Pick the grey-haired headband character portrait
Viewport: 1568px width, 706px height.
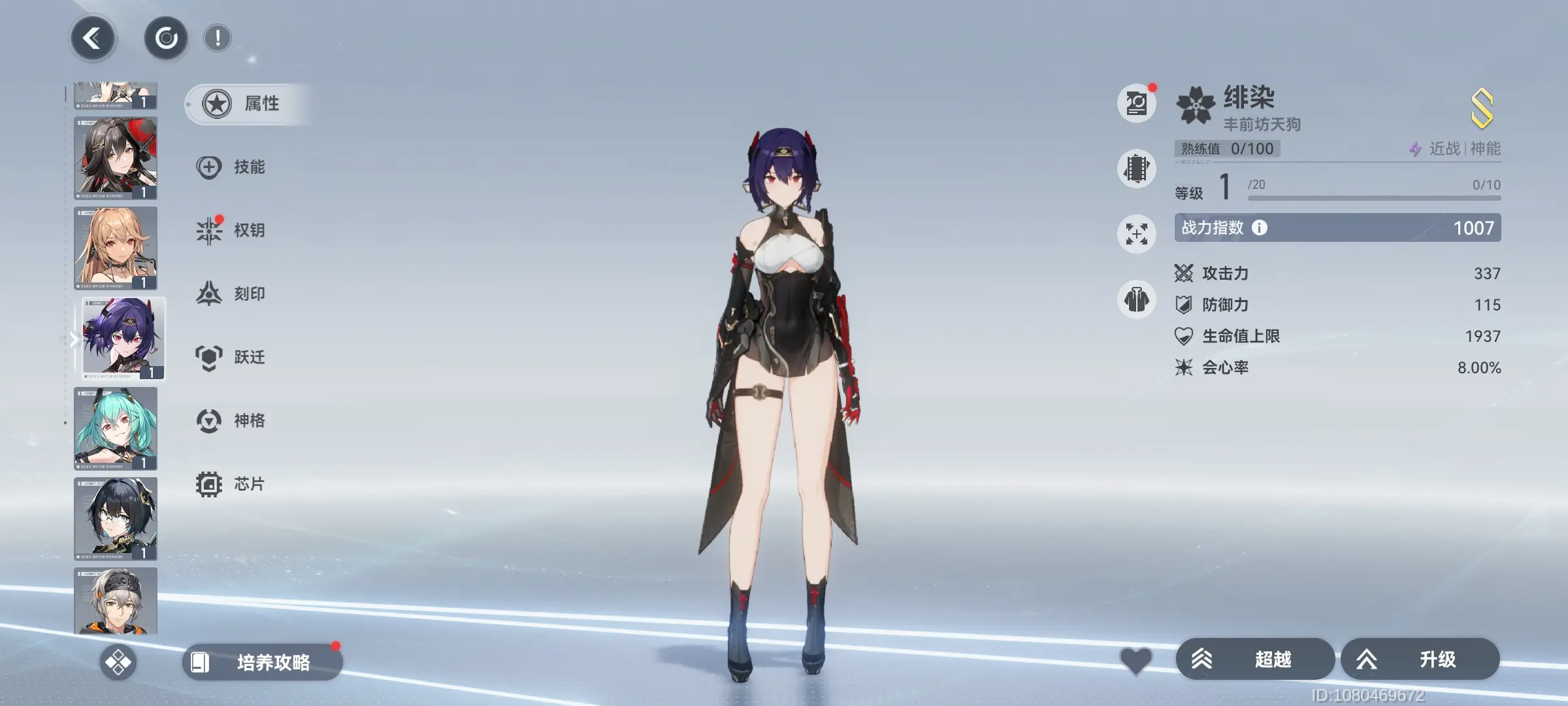[116, 601]
